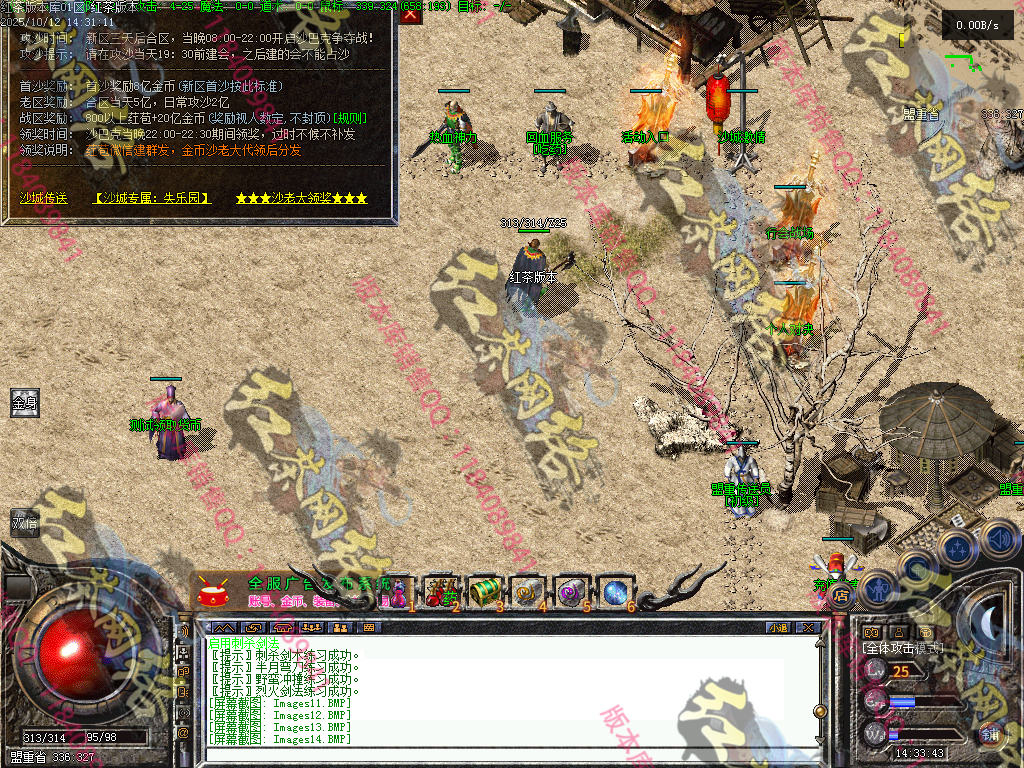Open the skills sparkle round button
The height and width of the screenshot is (768, 1024).
click(x=957, y=547)
